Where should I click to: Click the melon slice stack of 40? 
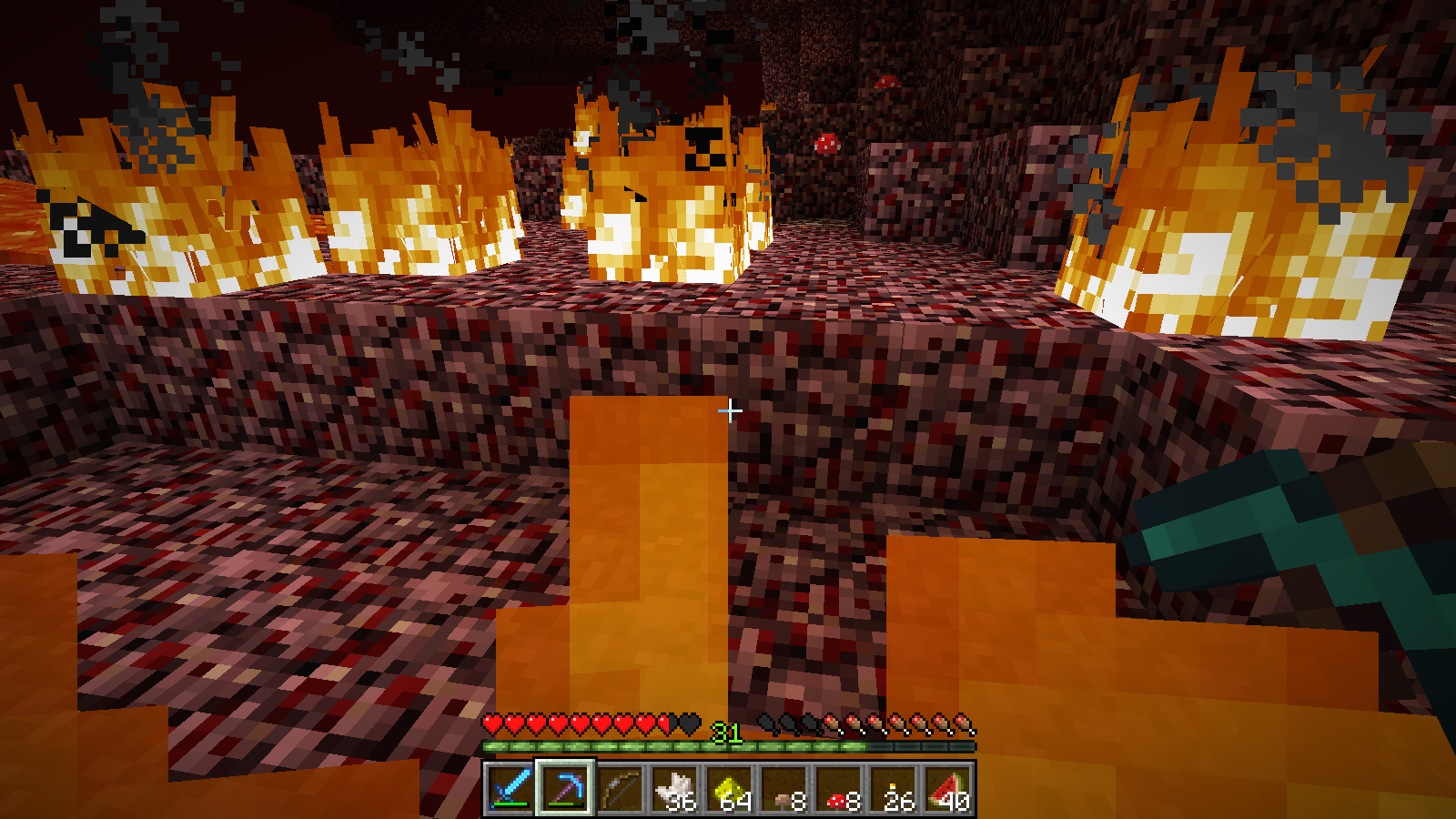[947, 788]
